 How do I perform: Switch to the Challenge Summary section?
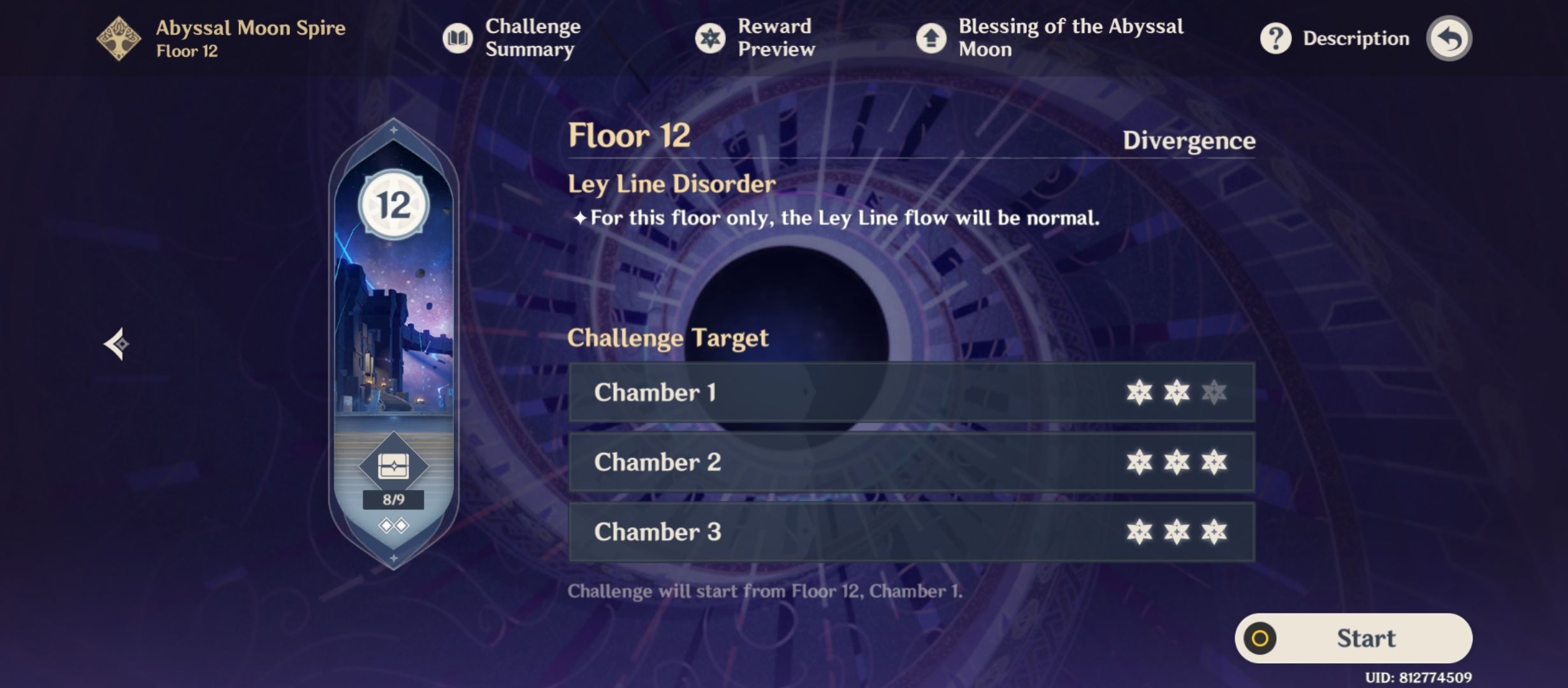point(531,38)
